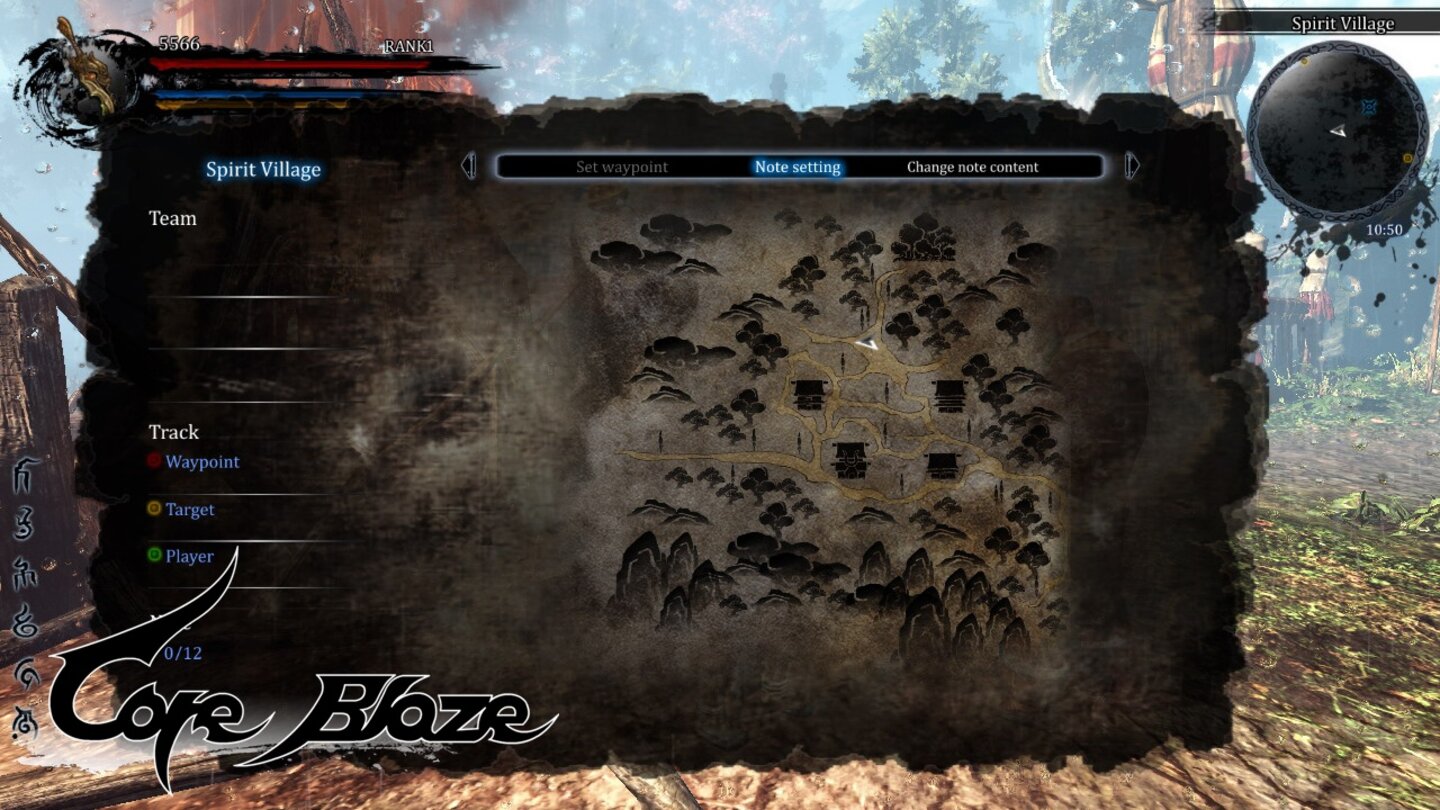Expand the Team roster section
Screen dimensions: 1440x810
point(172,219)
